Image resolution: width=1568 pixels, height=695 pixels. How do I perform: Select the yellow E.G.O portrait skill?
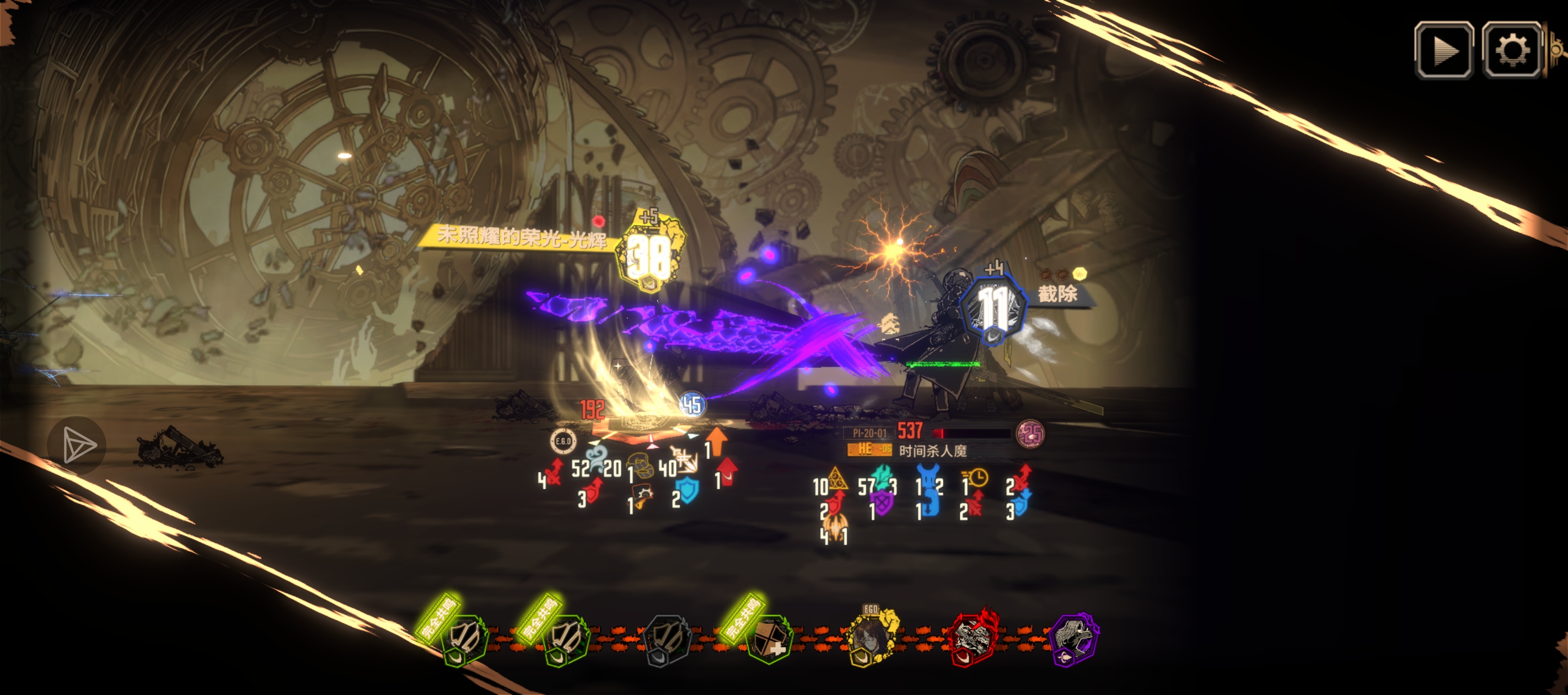pyautogui.click(x=871, y=638)
